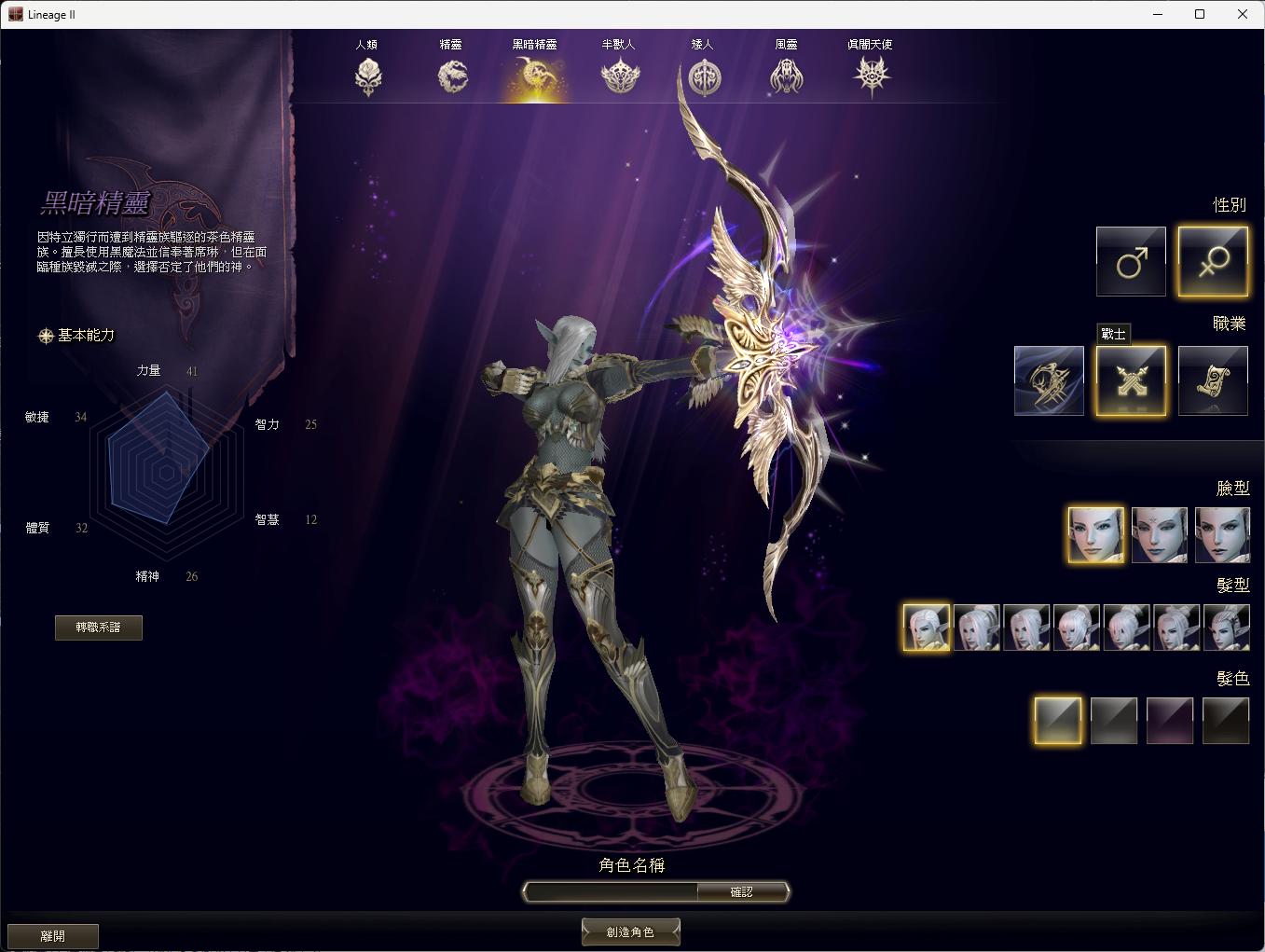The image size is (1265, 952).
Task: Select the female gender icon
Action: point(1213,261)
